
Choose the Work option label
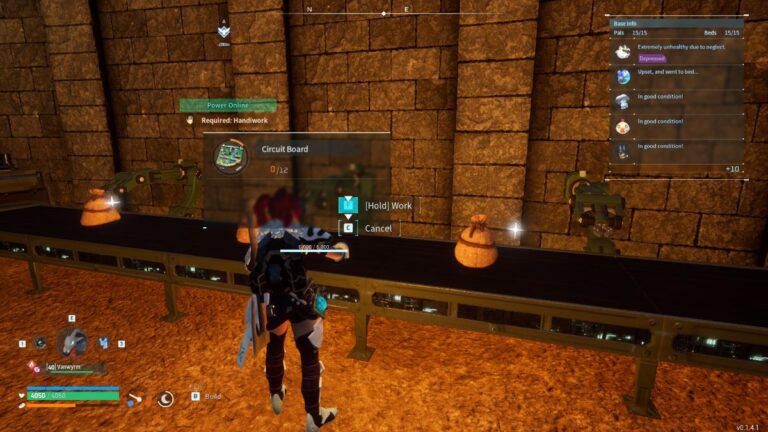(389, 206)
